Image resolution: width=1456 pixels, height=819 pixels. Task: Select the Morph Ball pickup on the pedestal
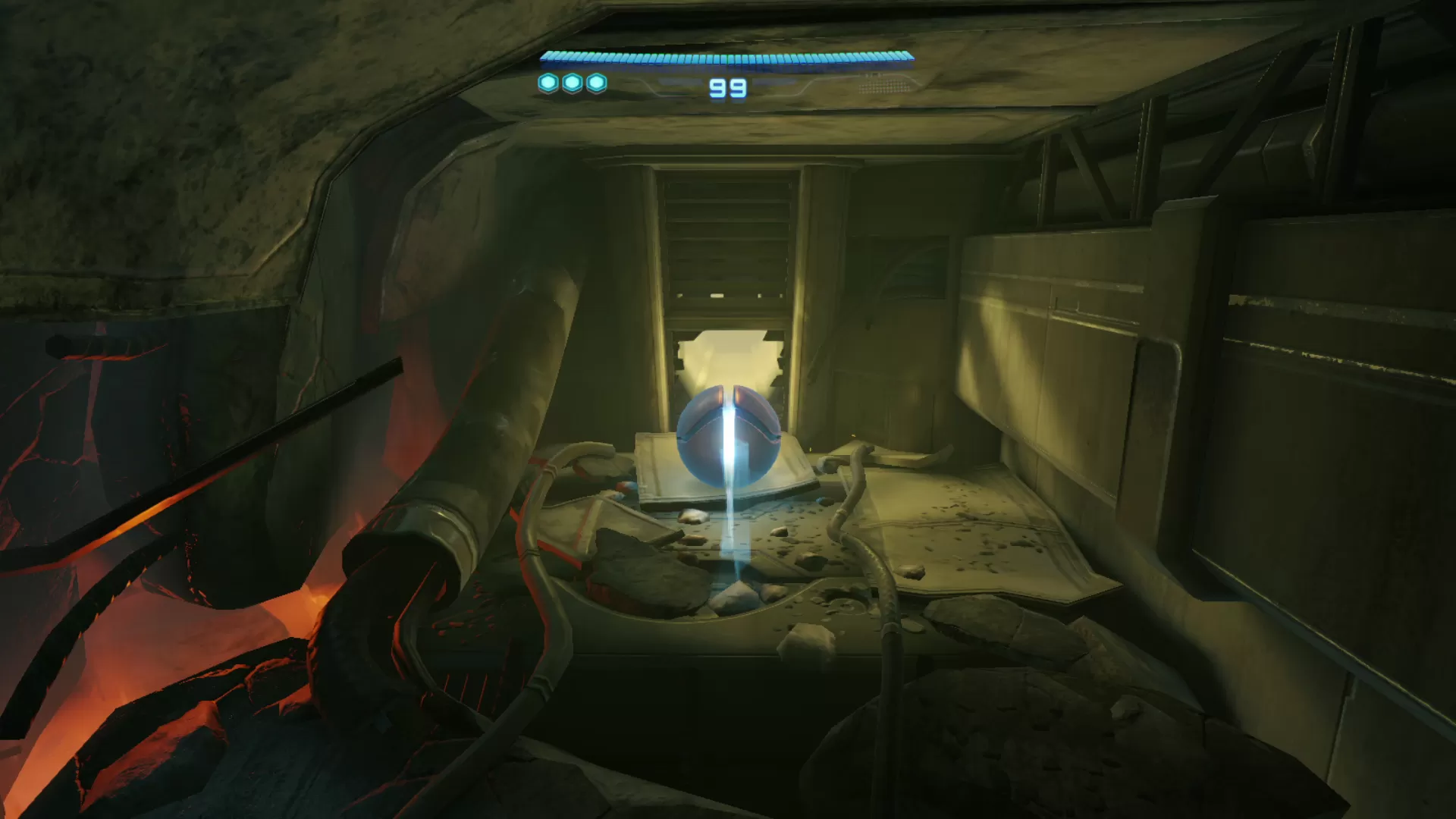pos(728,436)
